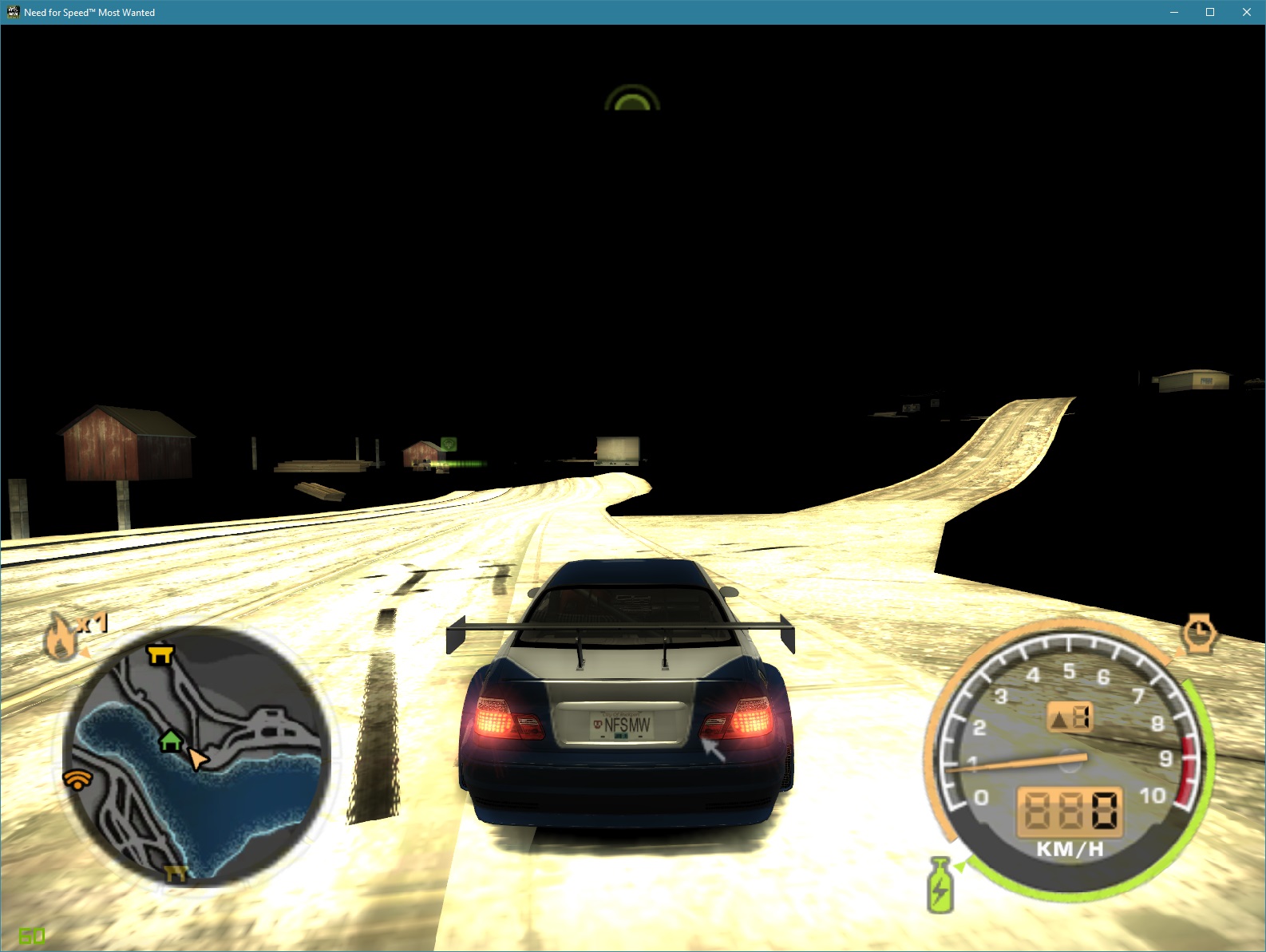Click the Need for Speed Most Wanted title
The width and height of the screenshot is (1266, 952).
[x=88, y=12]
